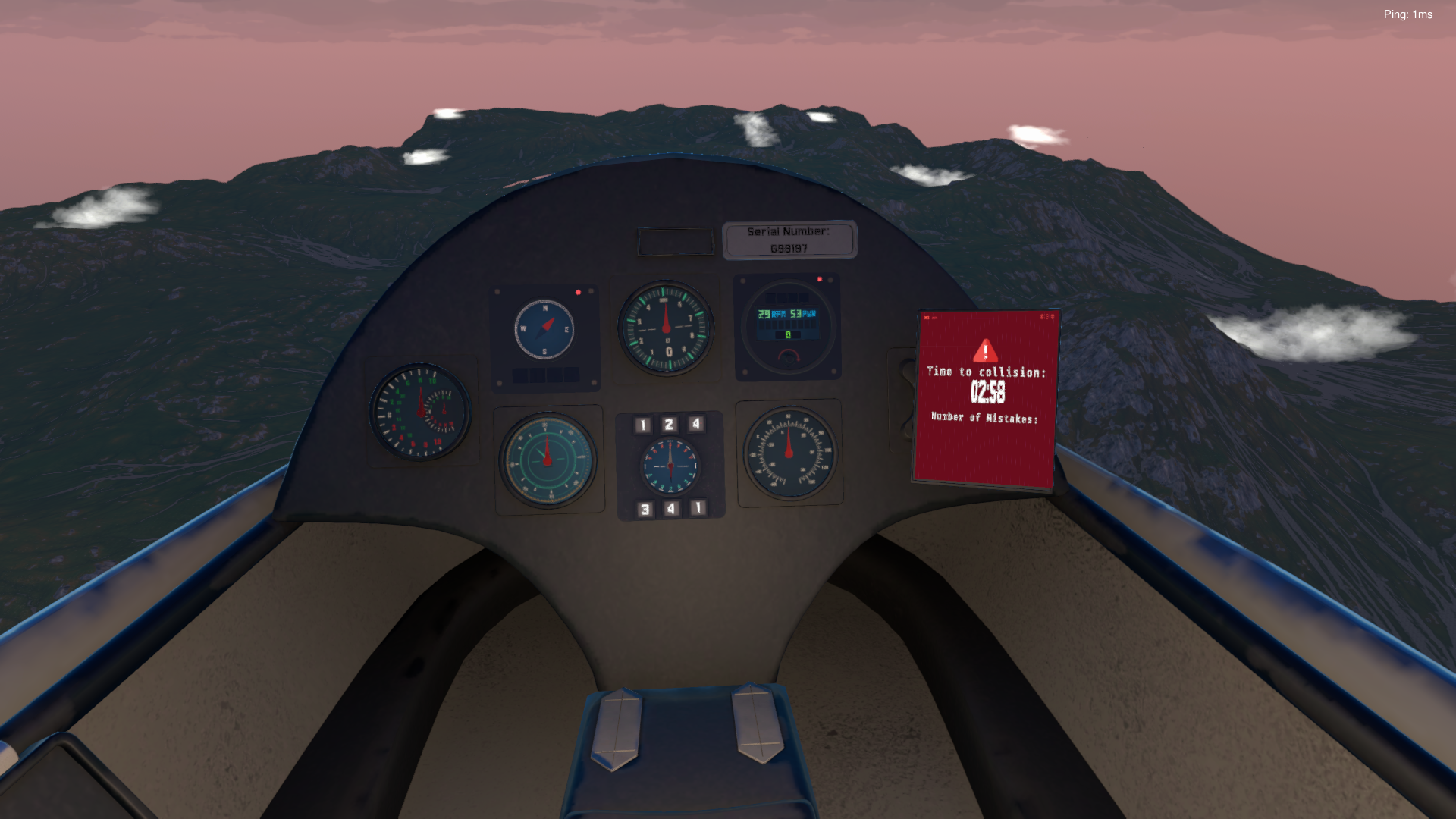Select the green variometer dial
This screenshot has height=819, width=1456.
point(548,459)
